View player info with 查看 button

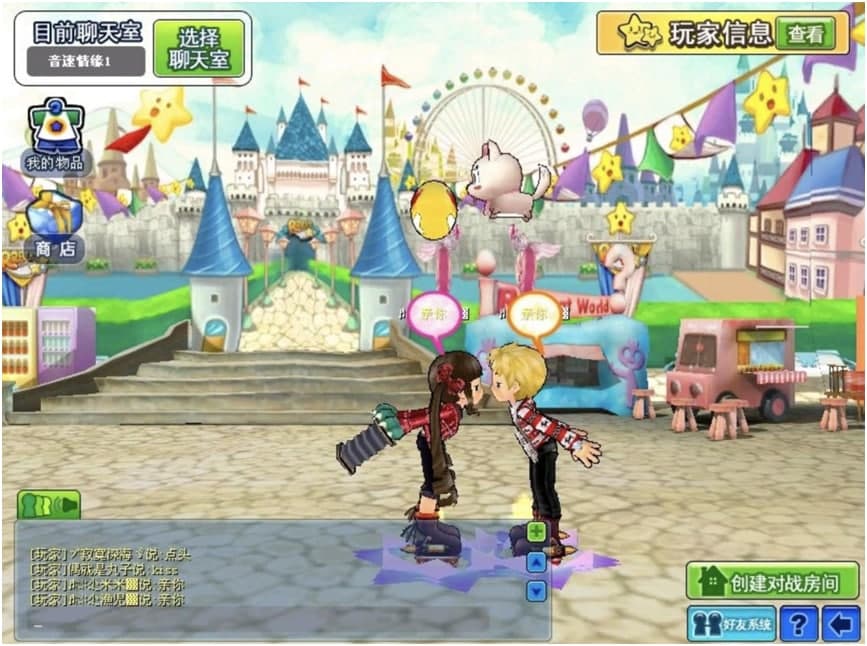pyautogui.click(x=805, y=34)
